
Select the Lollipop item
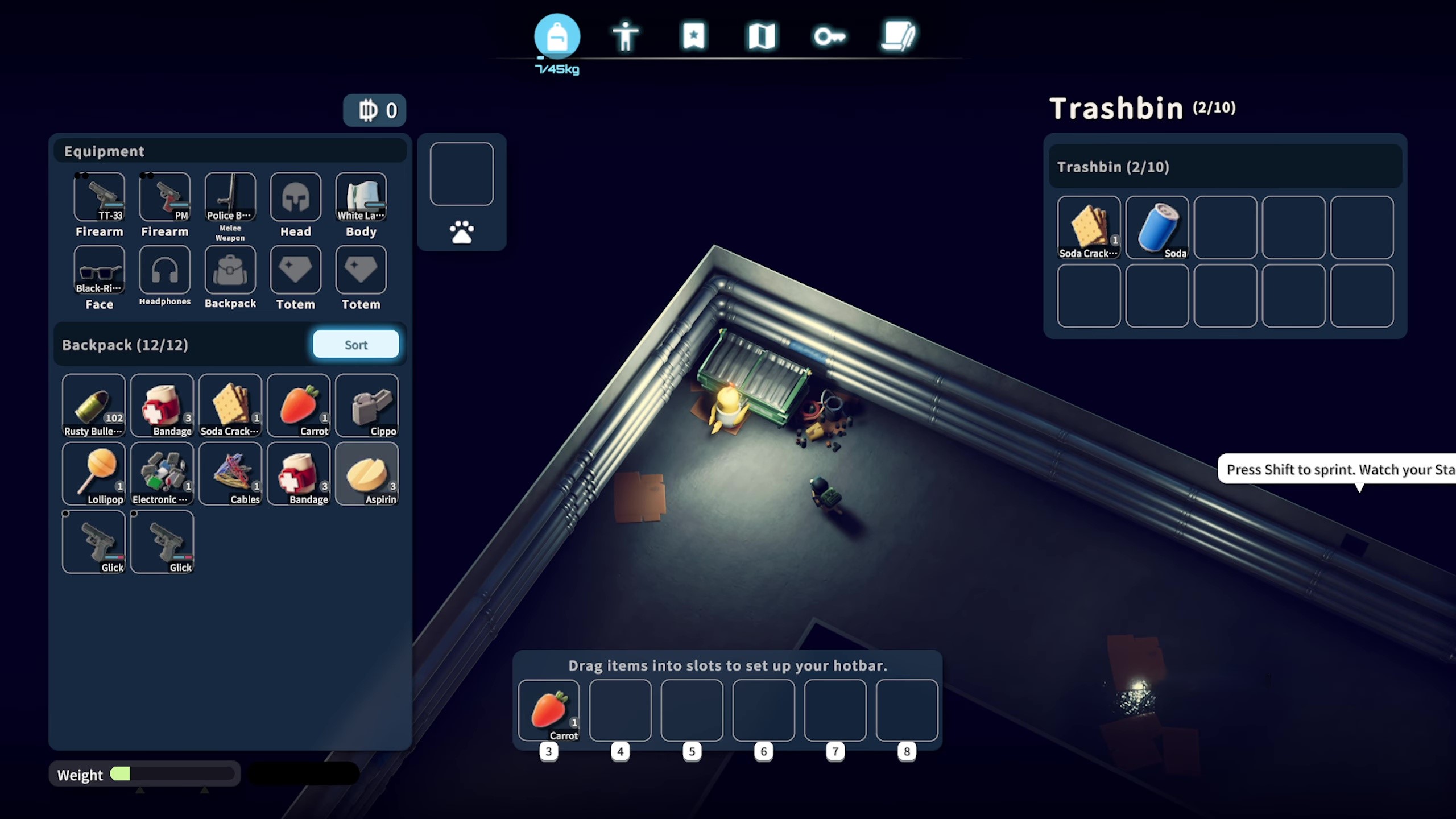pos(93,473)
